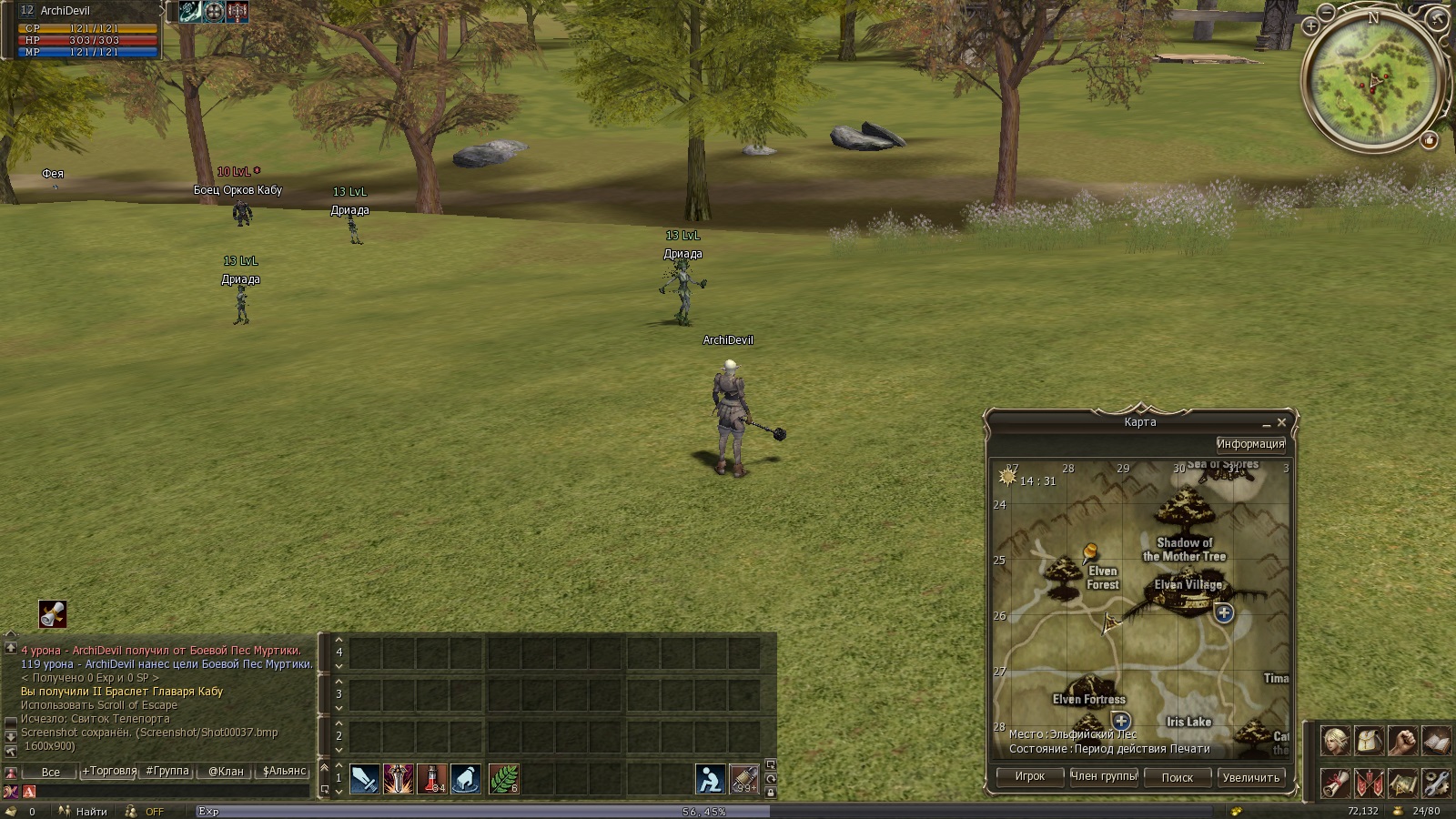Use the green leaf item slot
The height and width of the screenshot is (819, 1456).
pos(503,779)
